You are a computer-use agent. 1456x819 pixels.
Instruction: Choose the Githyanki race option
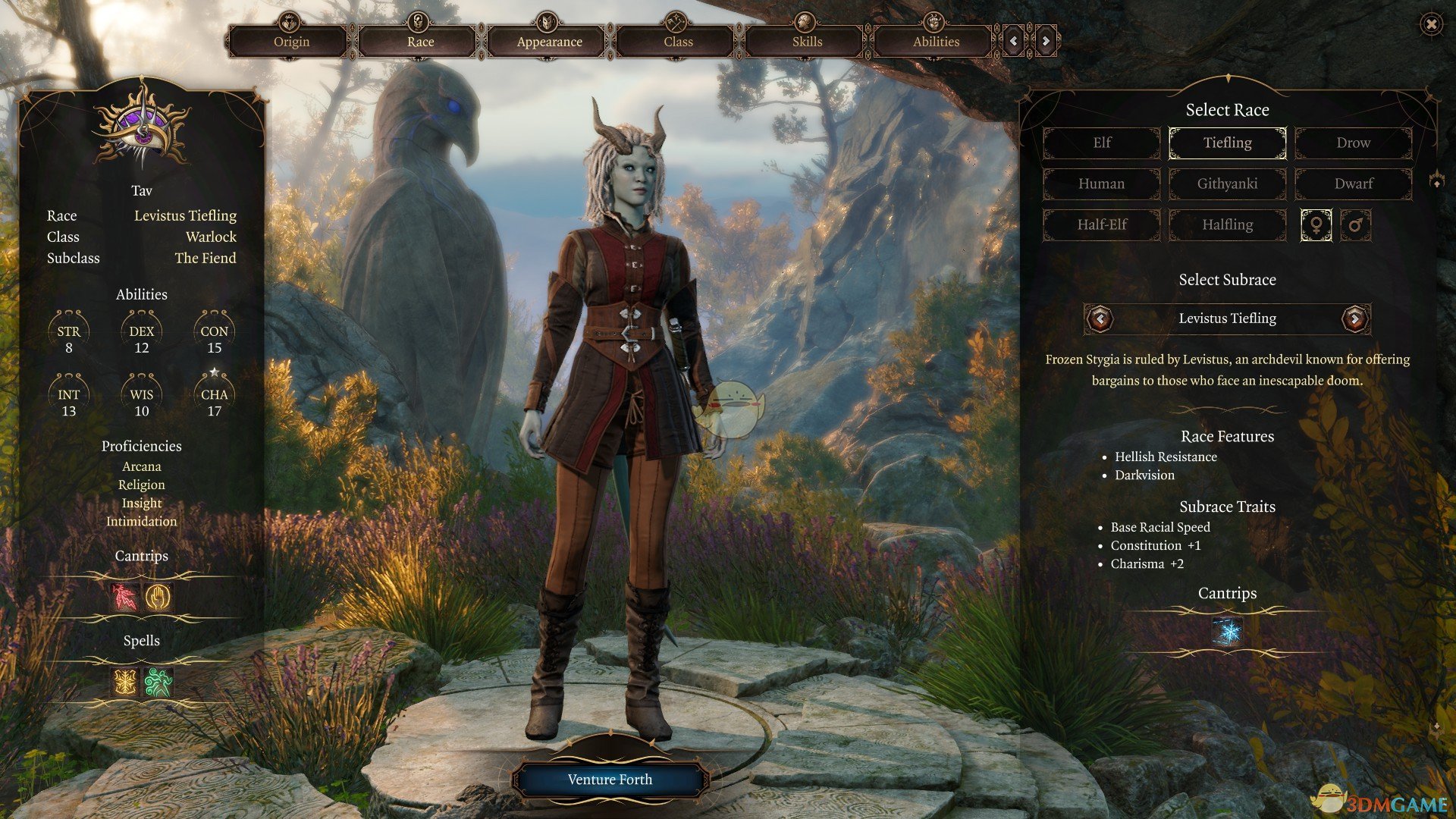1227,184
